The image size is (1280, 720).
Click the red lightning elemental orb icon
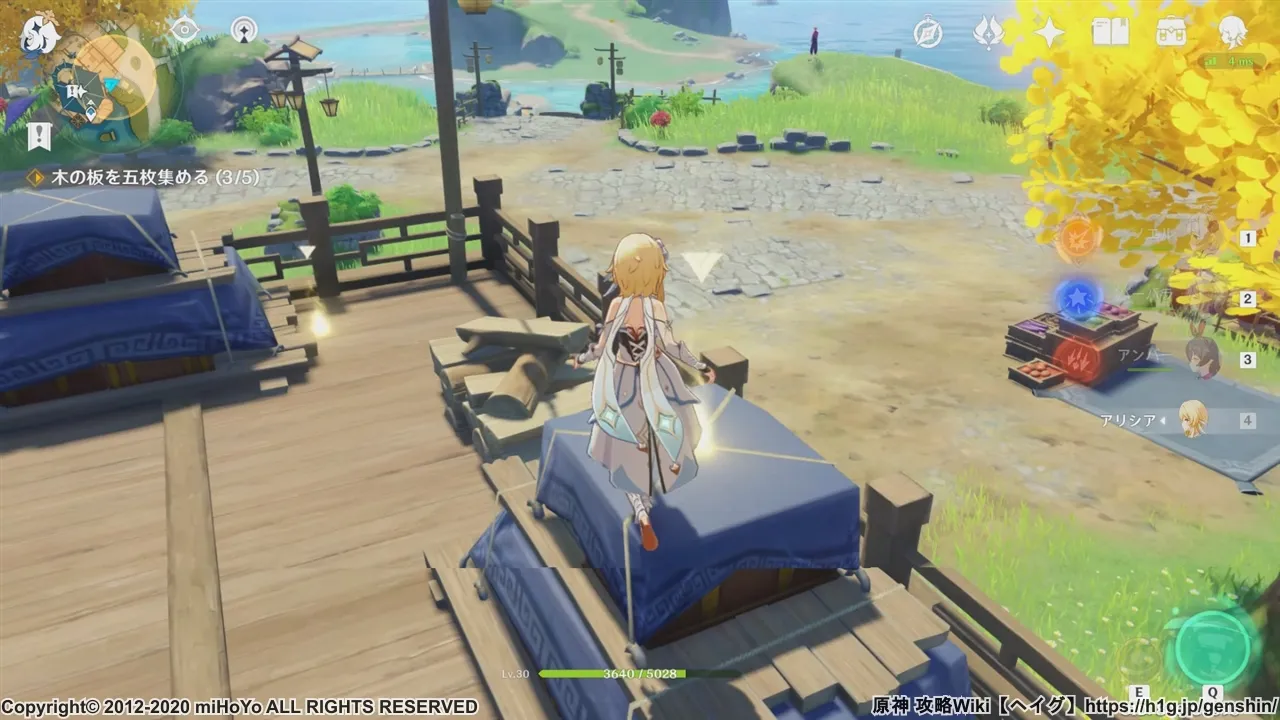(x=1078, y=359)
